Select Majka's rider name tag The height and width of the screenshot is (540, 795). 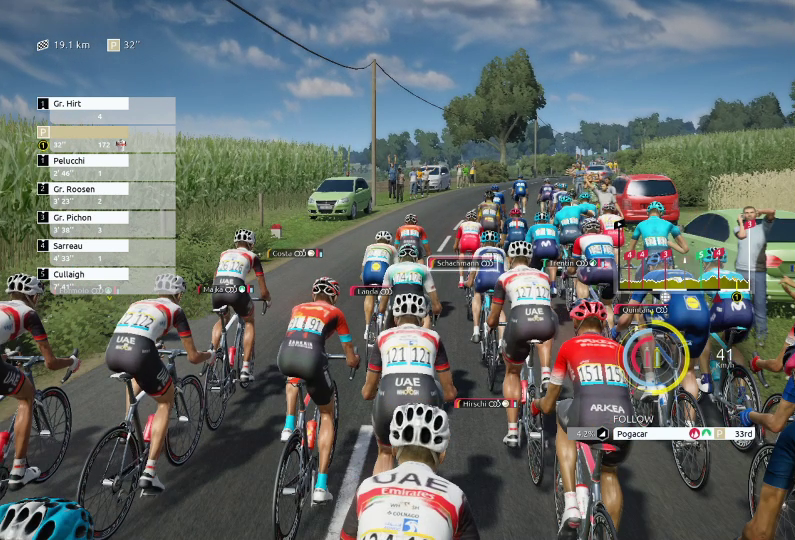coord(226,289)
